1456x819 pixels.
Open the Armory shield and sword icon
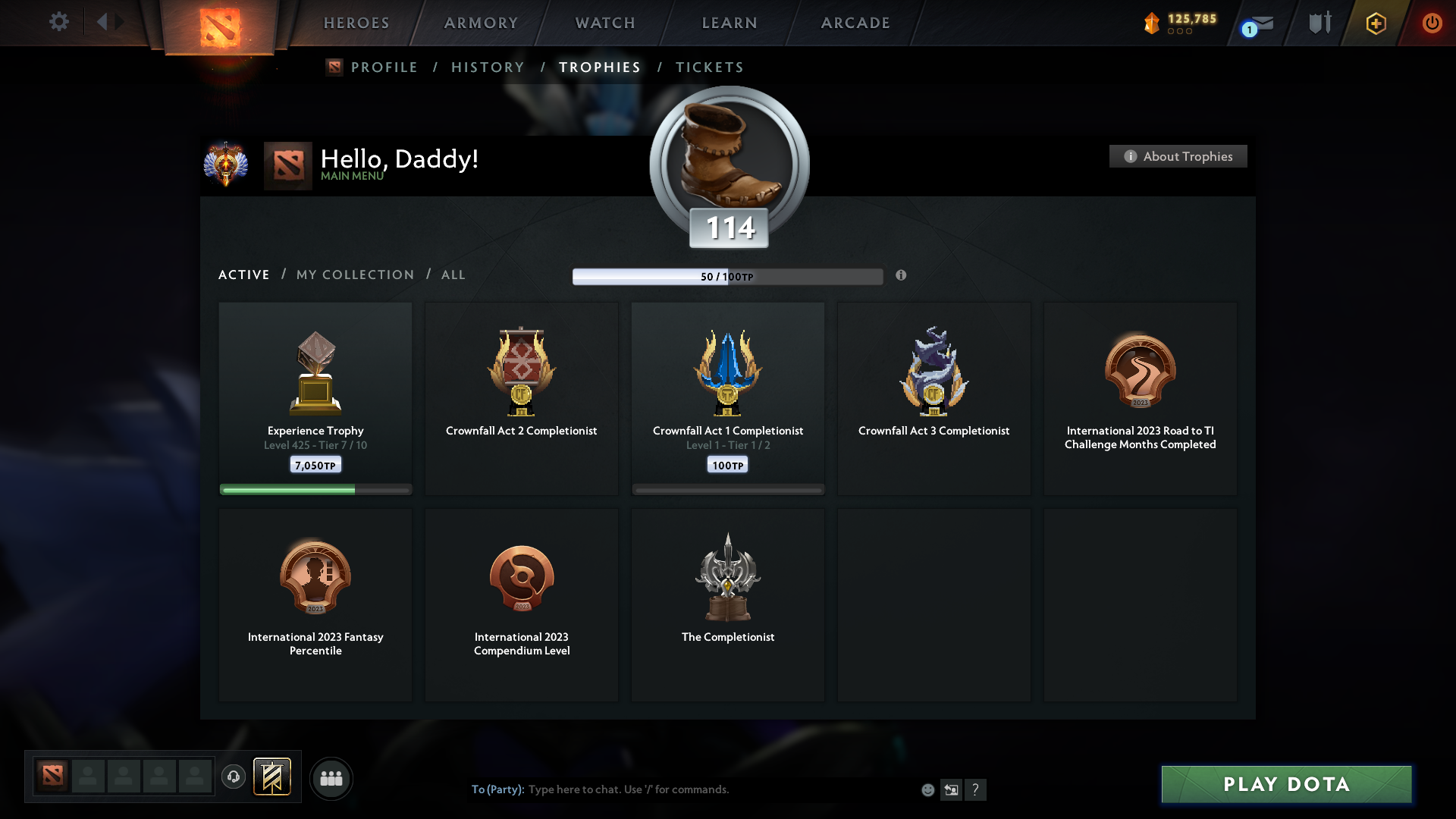pyautogui.click(x=1319, y=23)
